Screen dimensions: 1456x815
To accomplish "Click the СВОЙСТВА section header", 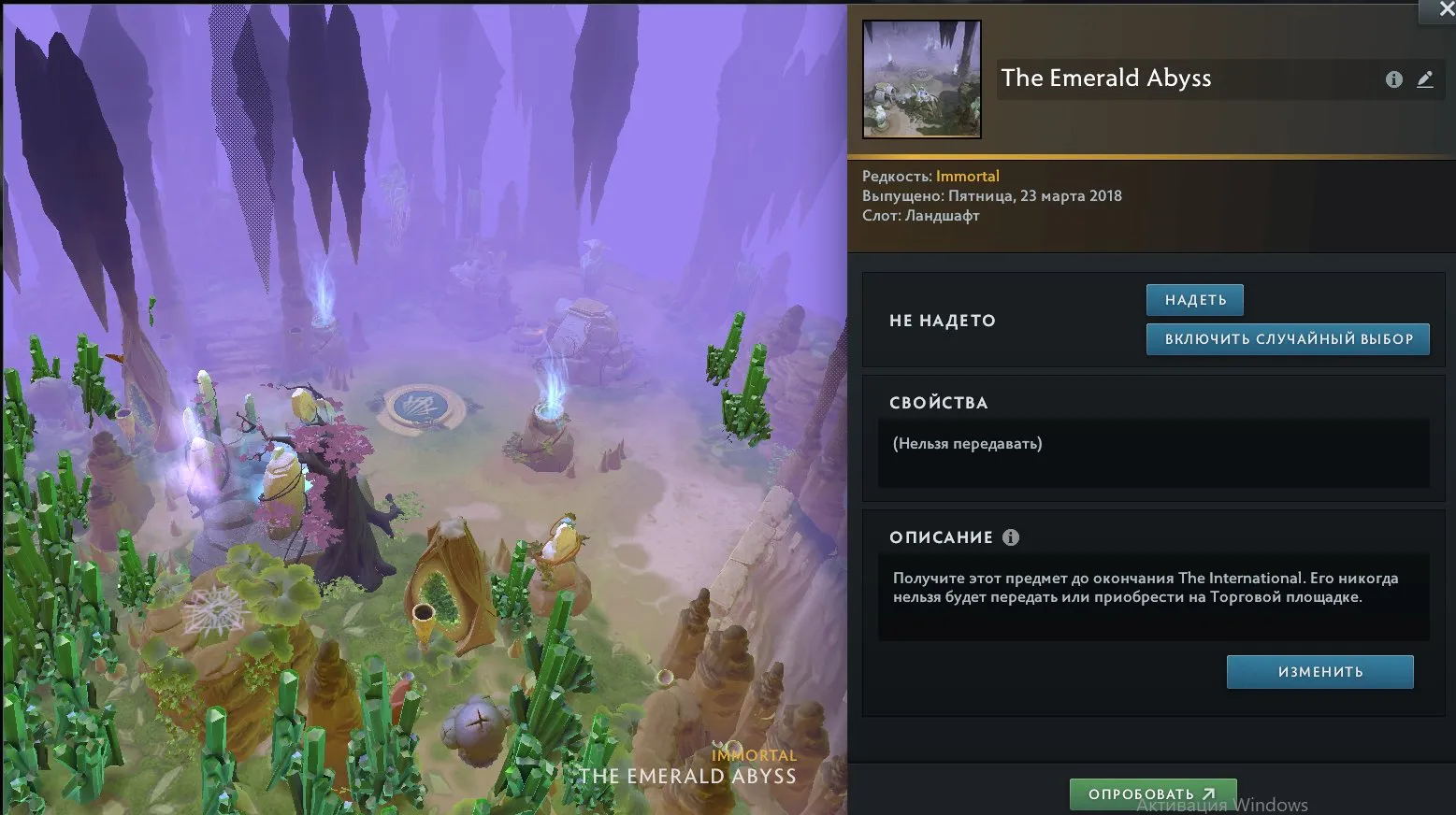I will point(939,402).
